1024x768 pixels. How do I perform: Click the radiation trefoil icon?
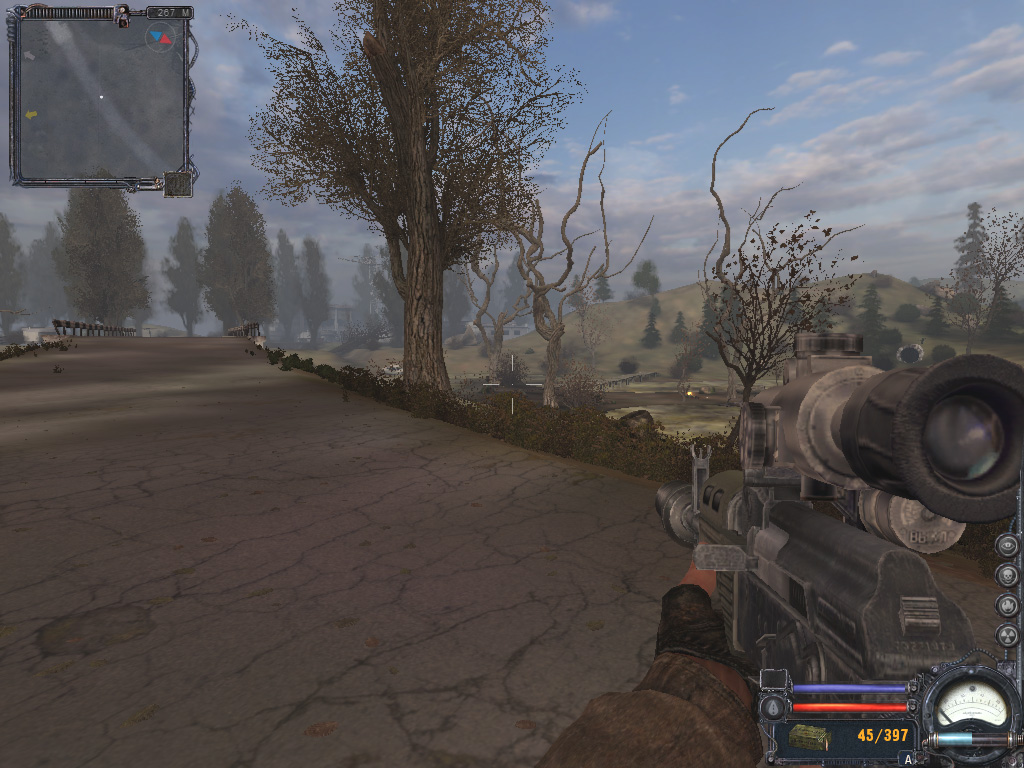click(1007, 635)
